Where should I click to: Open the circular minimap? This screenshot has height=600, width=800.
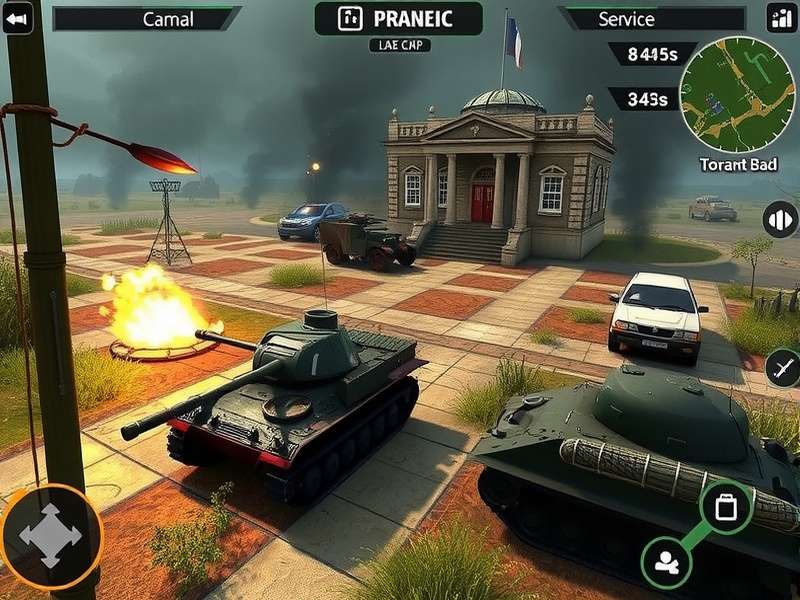click(737, 95)
